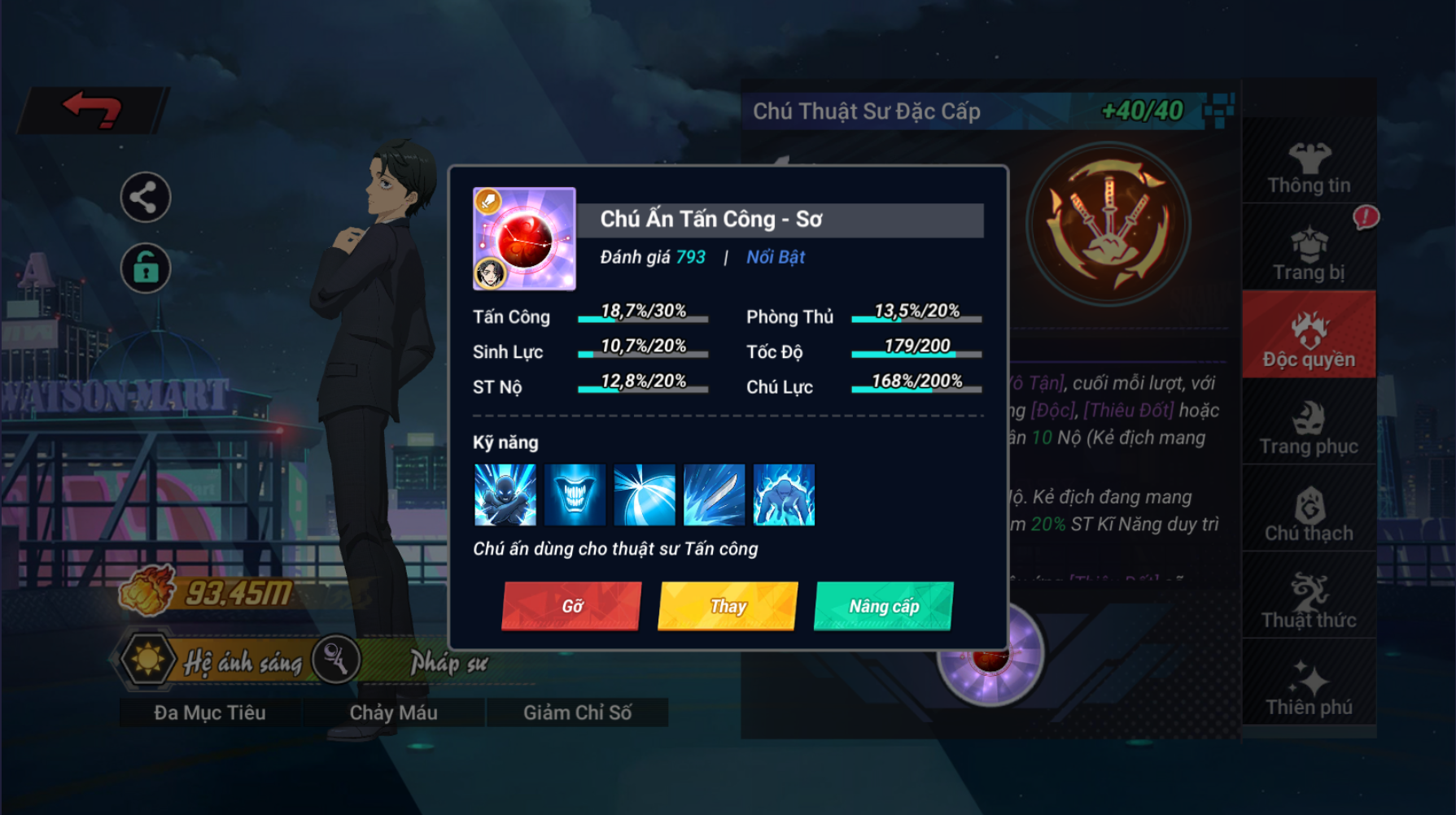Tap the Hệ ánh sáng sun icon

147,659
